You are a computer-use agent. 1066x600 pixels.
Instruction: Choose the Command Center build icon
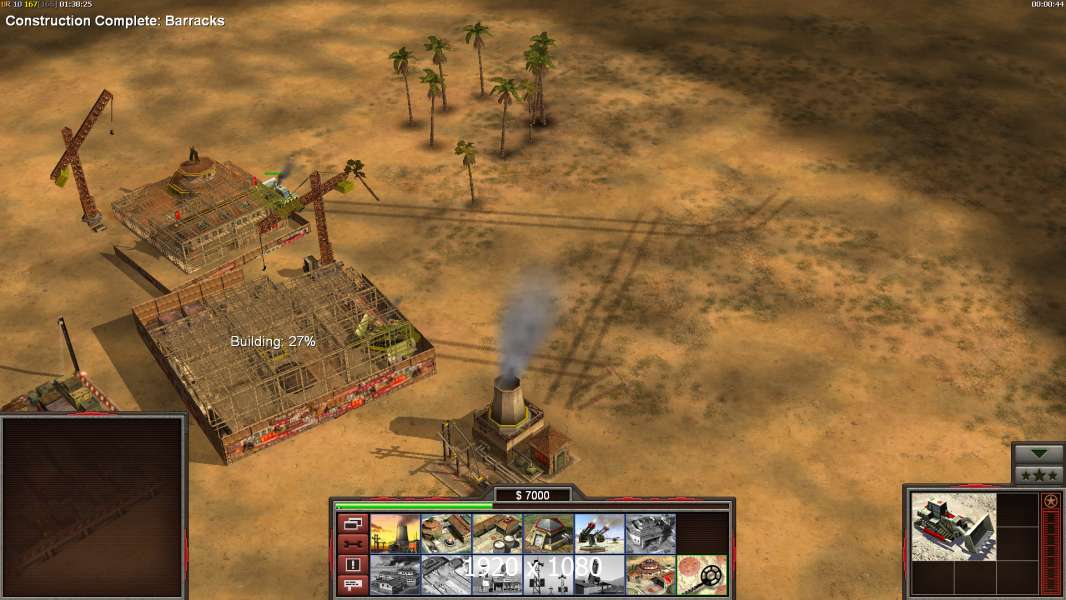click(650, 575)
